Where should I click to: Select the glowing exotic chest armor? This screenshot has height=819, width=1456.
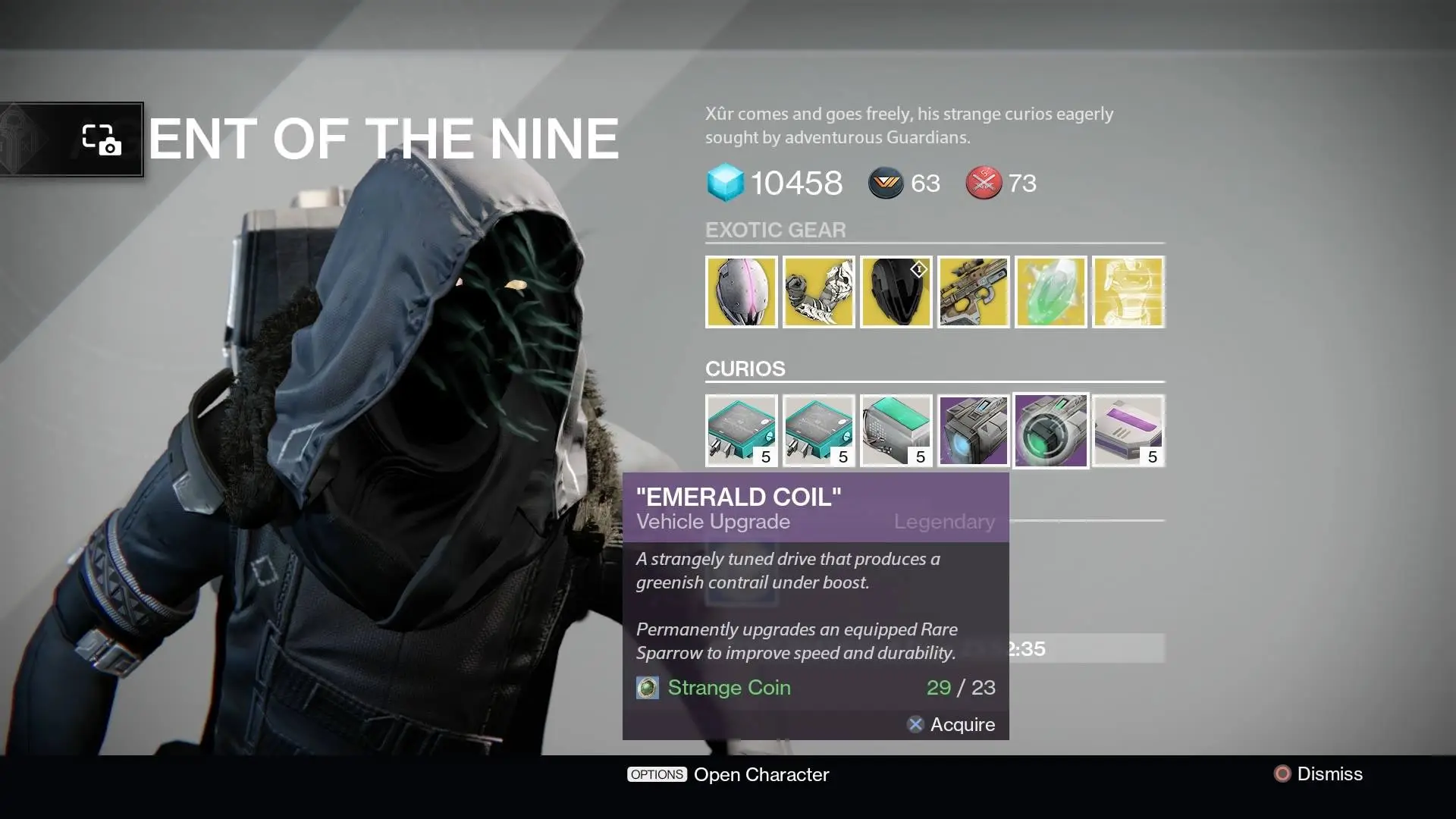(1128, 292)
